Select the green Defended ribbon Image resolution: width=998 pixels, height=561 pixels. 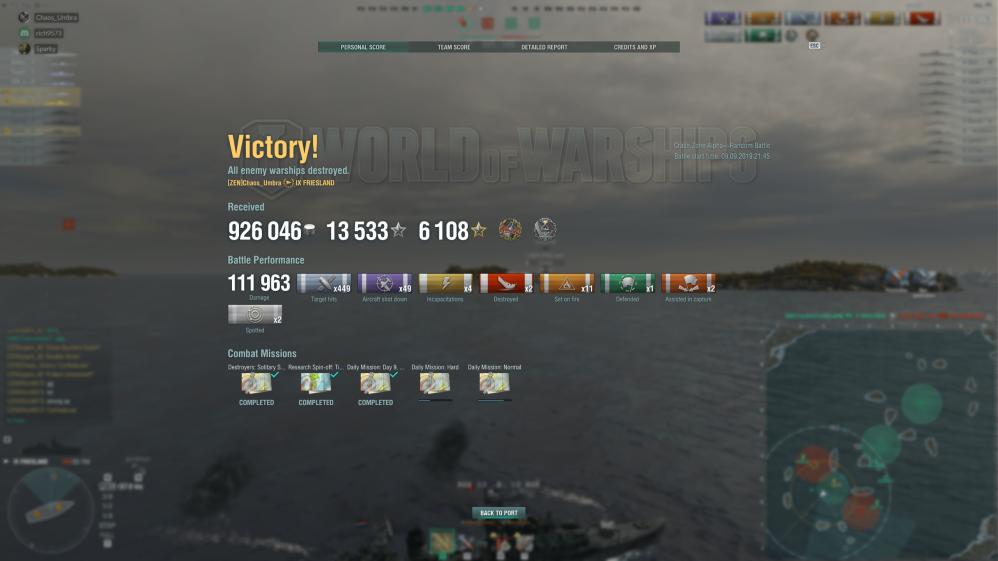pos(627,284)
